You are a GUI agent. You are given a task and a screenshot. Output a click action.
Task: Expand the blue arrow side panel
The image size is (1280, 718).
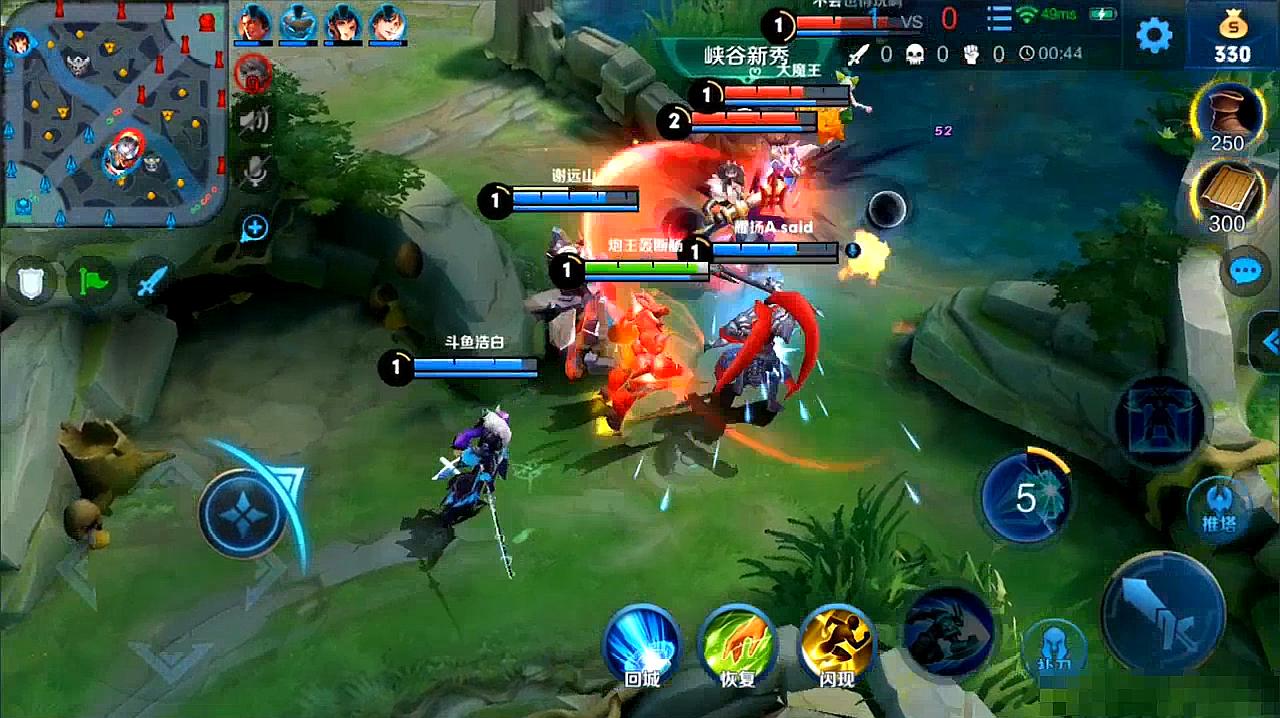pyautogui.click(x=1268, y=343)
